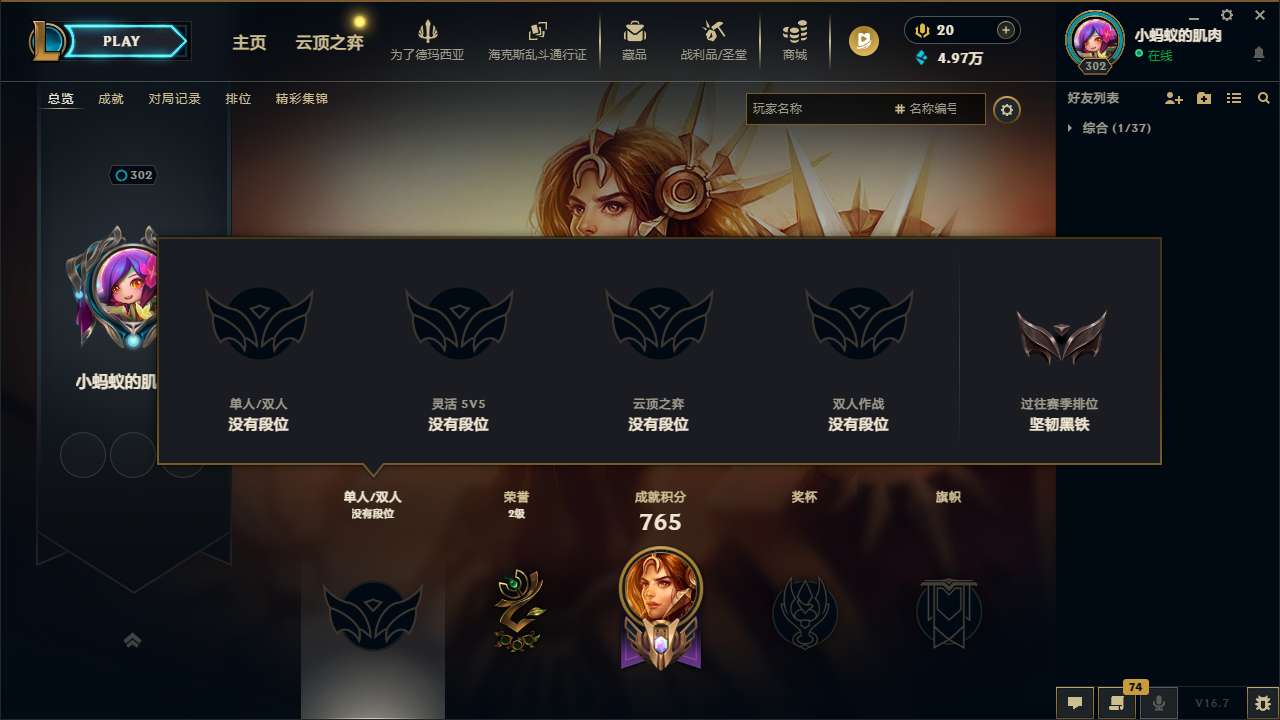Screen dimensions: 1280x720
Task: Open the 海克斯乱斗通行证 pass icon
Action: (538, 38)
